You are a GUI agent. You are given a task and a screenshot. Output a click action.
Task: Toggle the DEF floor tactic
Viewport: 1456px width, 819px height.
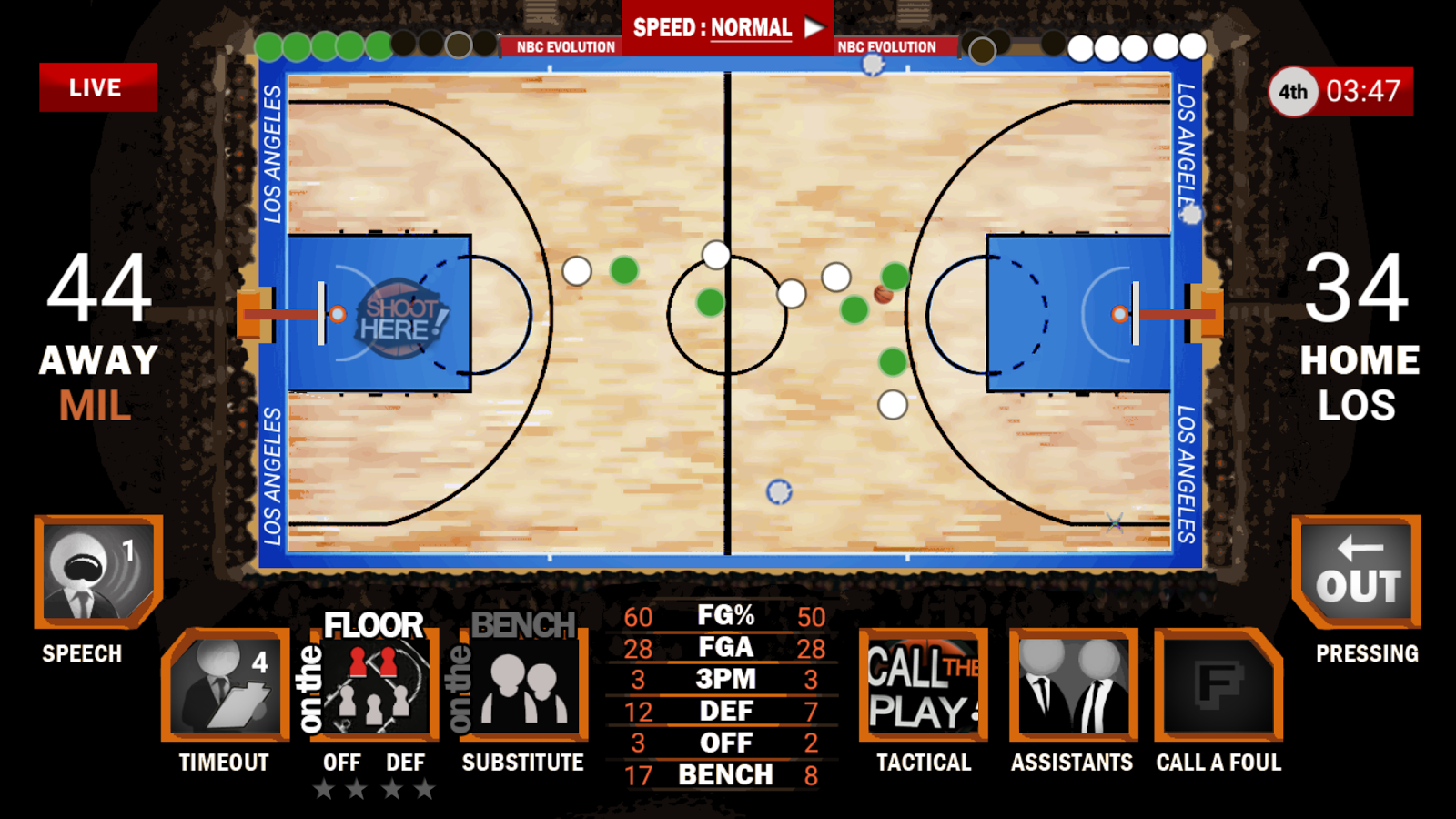(406, 763)
